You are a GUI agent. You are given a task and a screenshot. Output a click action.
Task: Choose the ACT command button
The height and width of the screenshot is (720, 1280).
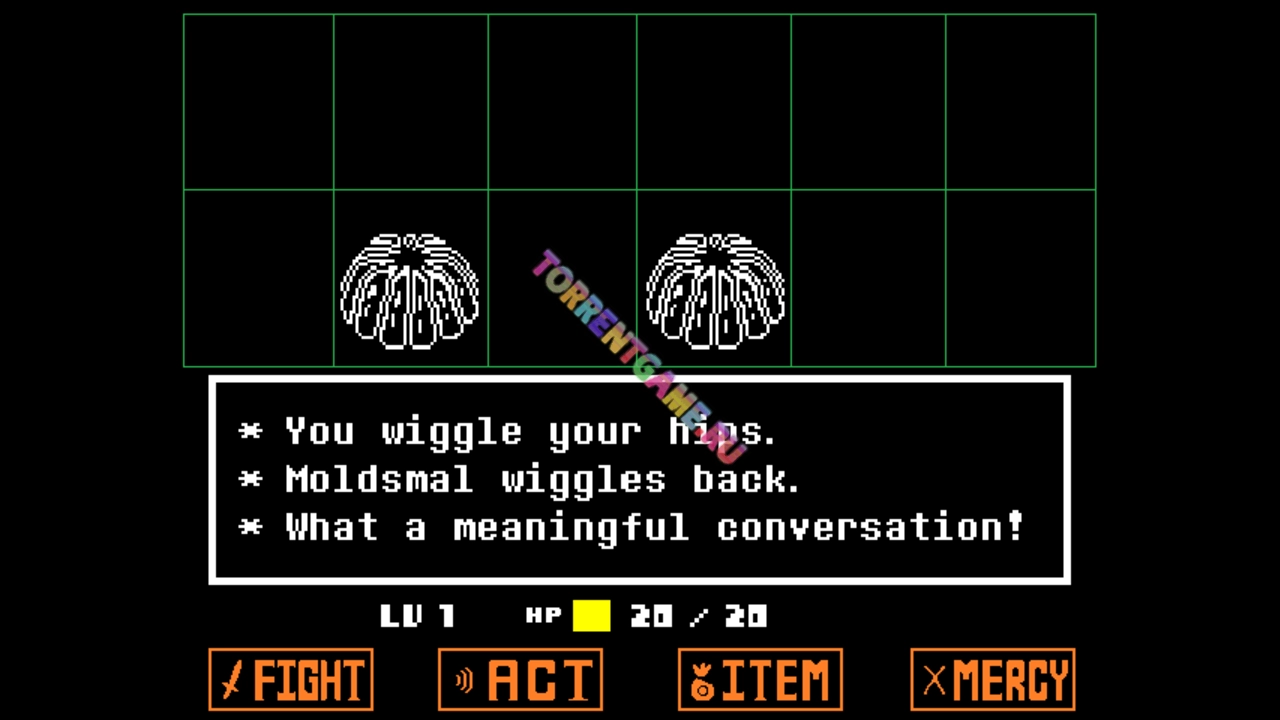520,680
